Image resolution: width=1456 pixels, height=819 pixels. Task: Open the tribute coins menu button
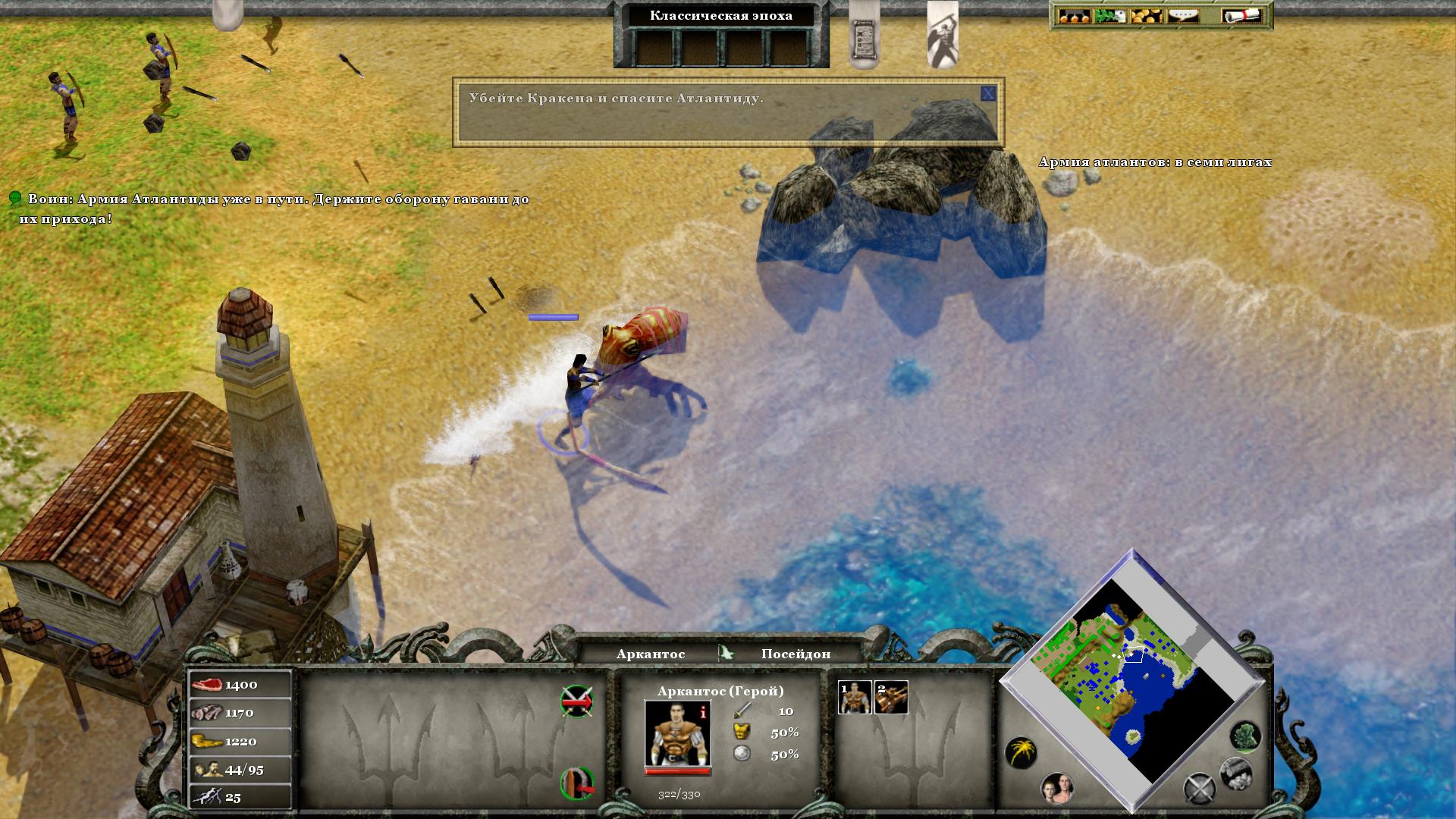[x=1074, y=16]
